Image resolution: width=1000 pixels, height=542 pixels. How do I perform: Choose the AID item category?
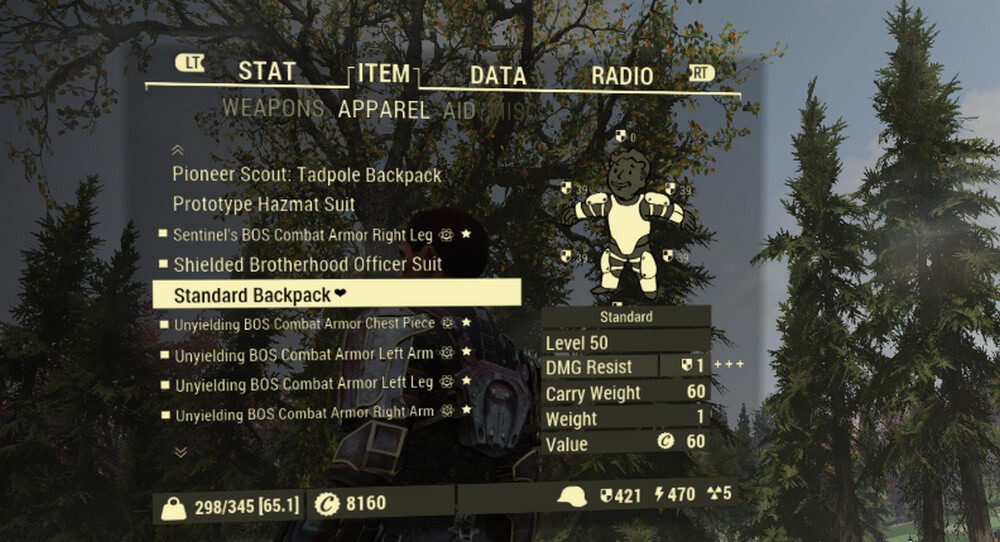click(459, 109)
